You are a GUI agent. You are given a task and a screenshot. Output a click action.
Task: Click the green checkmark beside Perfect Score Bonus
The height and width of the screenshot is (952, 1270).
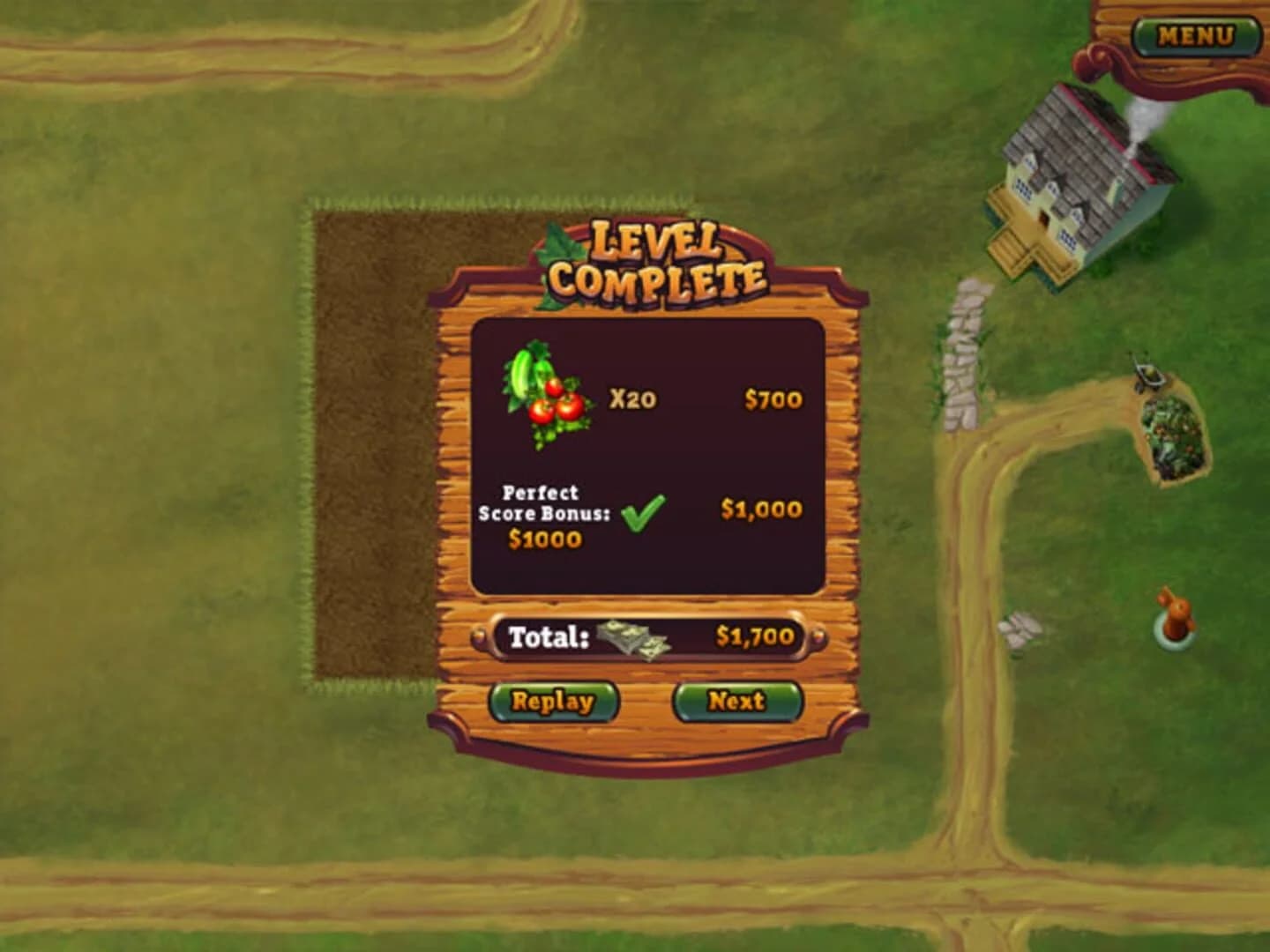coord(642,511)
